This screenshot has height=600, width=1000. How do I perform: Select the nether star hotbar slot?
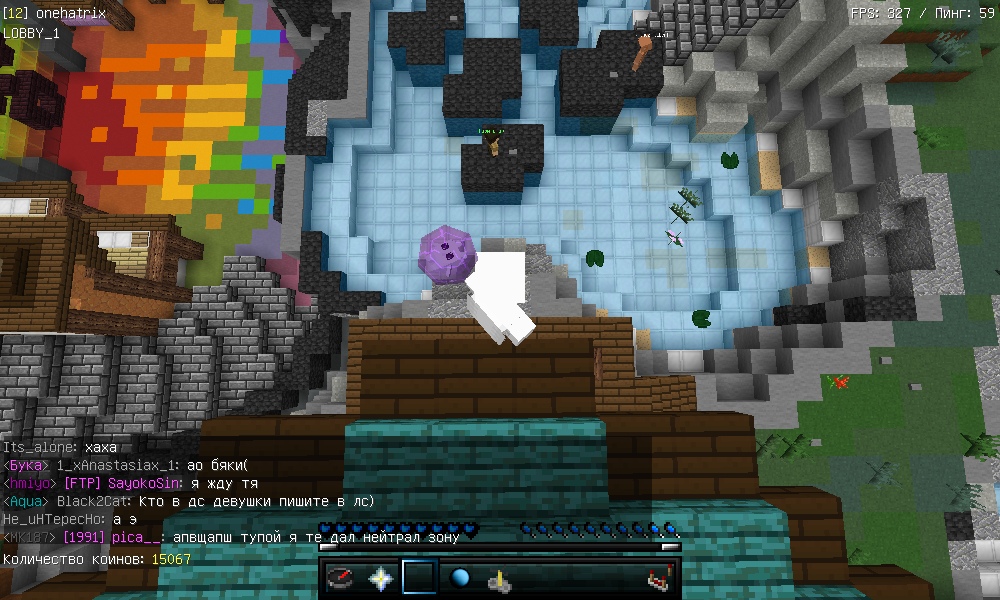380,578
